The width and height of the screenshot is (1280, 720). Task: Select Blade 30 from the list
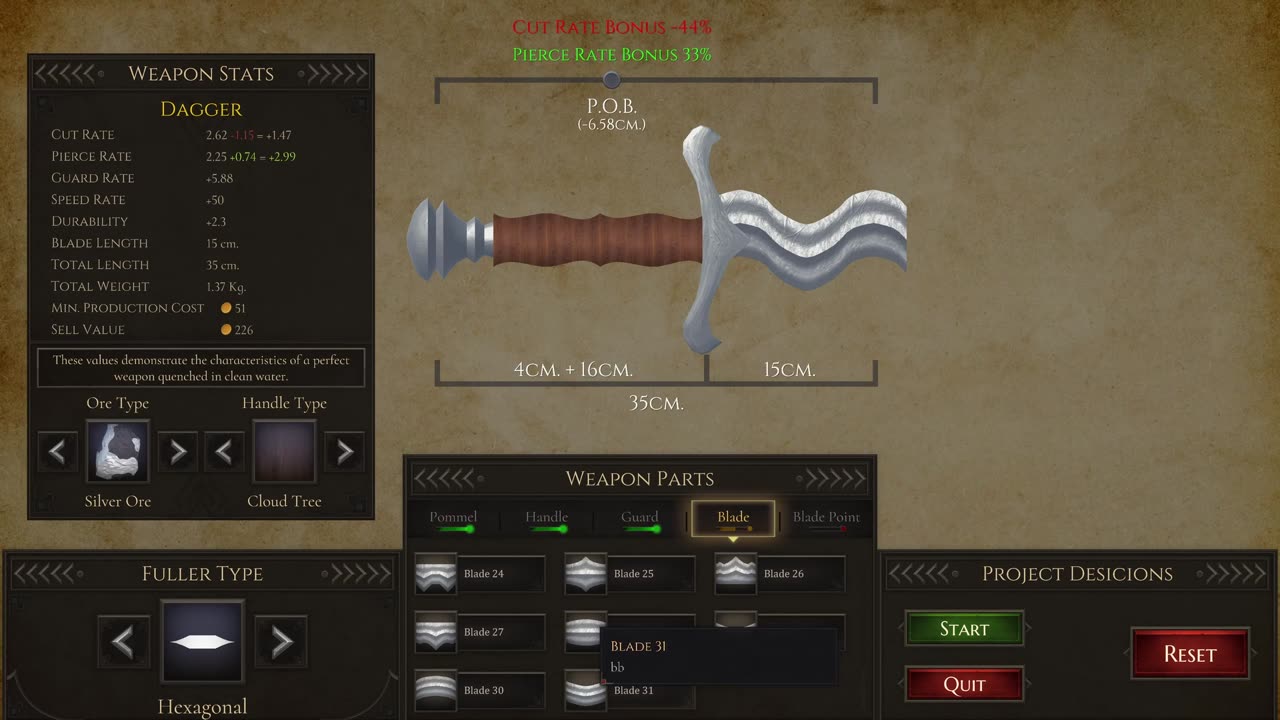pyautogui.click(x=480, y=690)
